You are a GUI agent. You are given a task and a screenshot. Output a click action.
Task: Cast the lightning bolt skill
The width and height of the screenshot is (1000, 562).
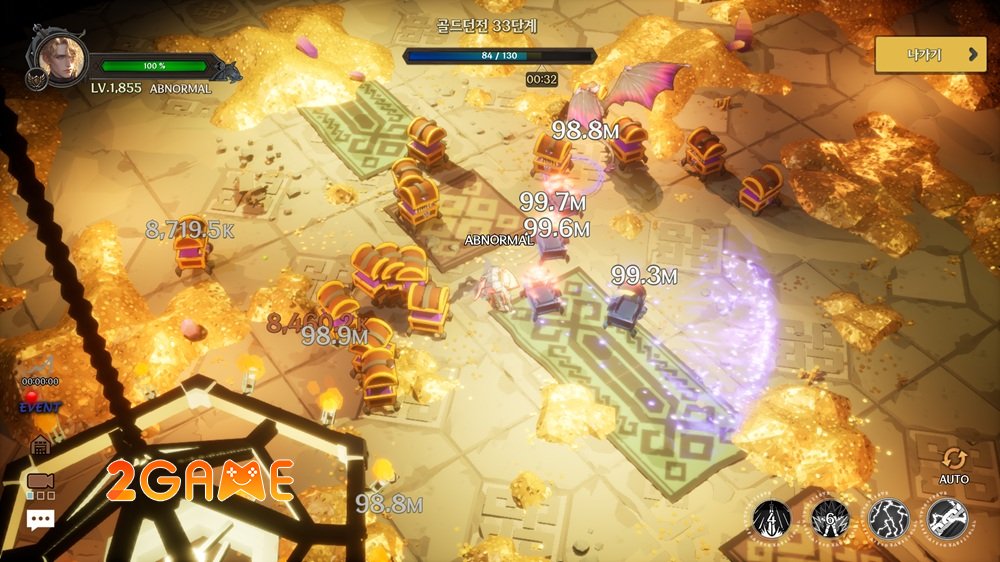tap(888, 518)
